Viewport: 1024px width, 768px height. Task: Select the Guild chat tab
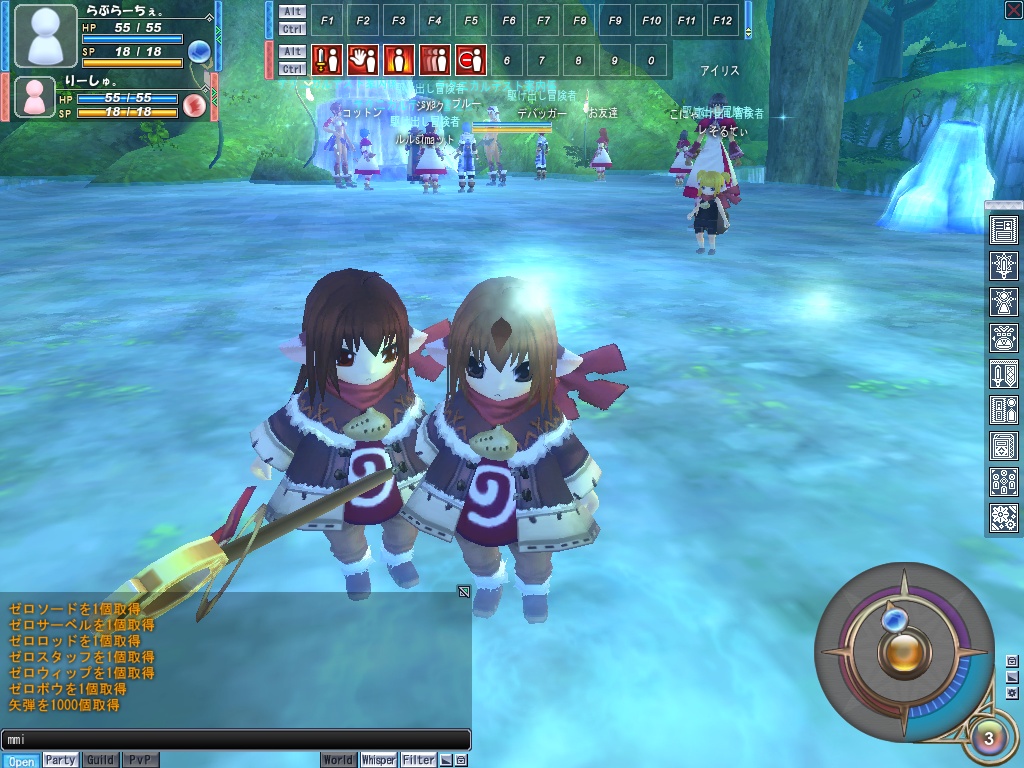(x=100, y=760)
